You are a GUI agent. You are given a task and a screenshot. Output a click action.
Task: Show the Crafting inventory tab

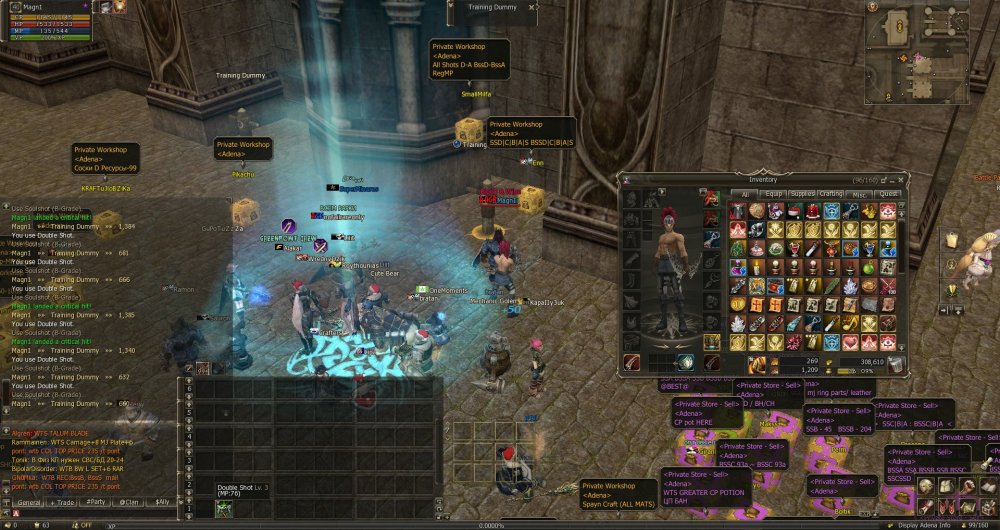831,194
